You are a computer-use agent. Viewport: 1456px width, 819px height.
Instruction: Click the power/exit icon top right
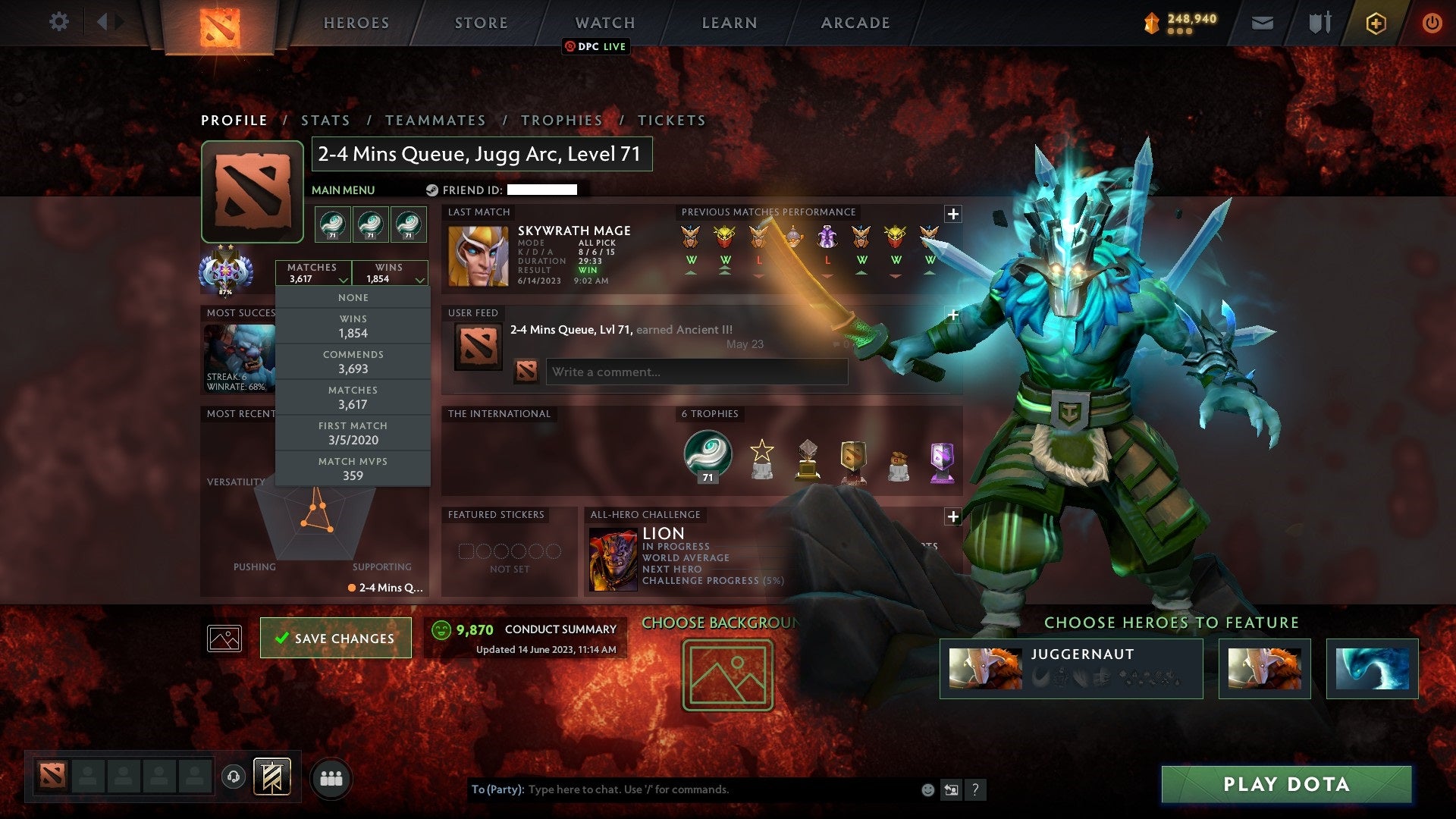(1432, 23)
